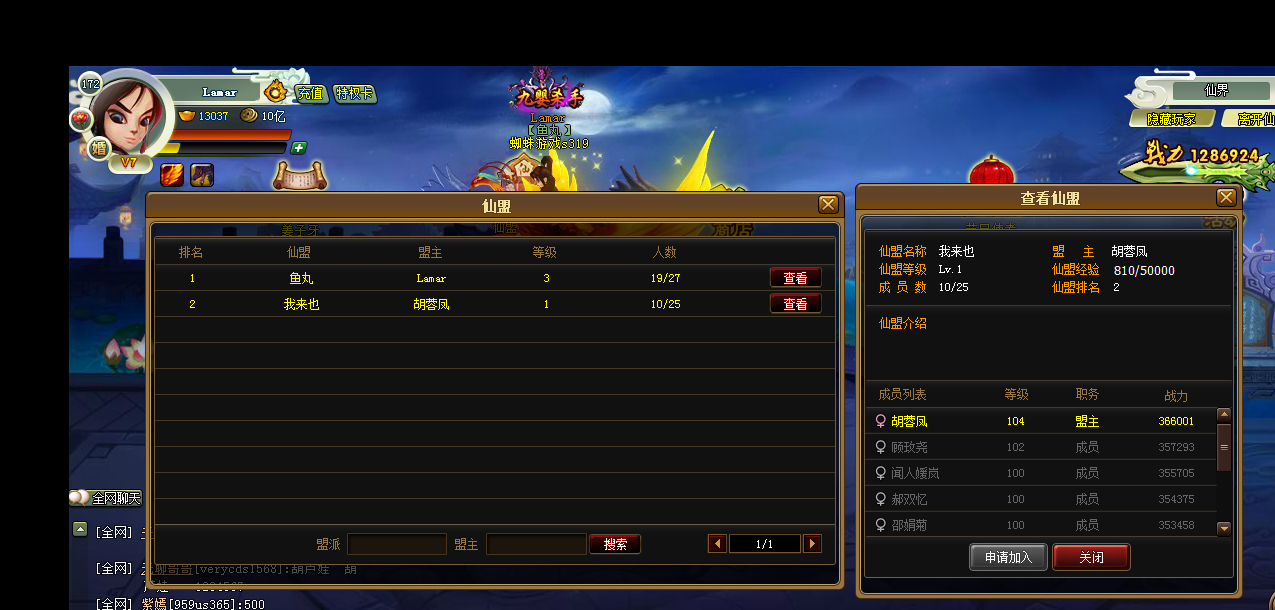Screen dimensions: 1275x610
Task: Open the 特权卡 privilege card
Action: click(x=355, y=93)
